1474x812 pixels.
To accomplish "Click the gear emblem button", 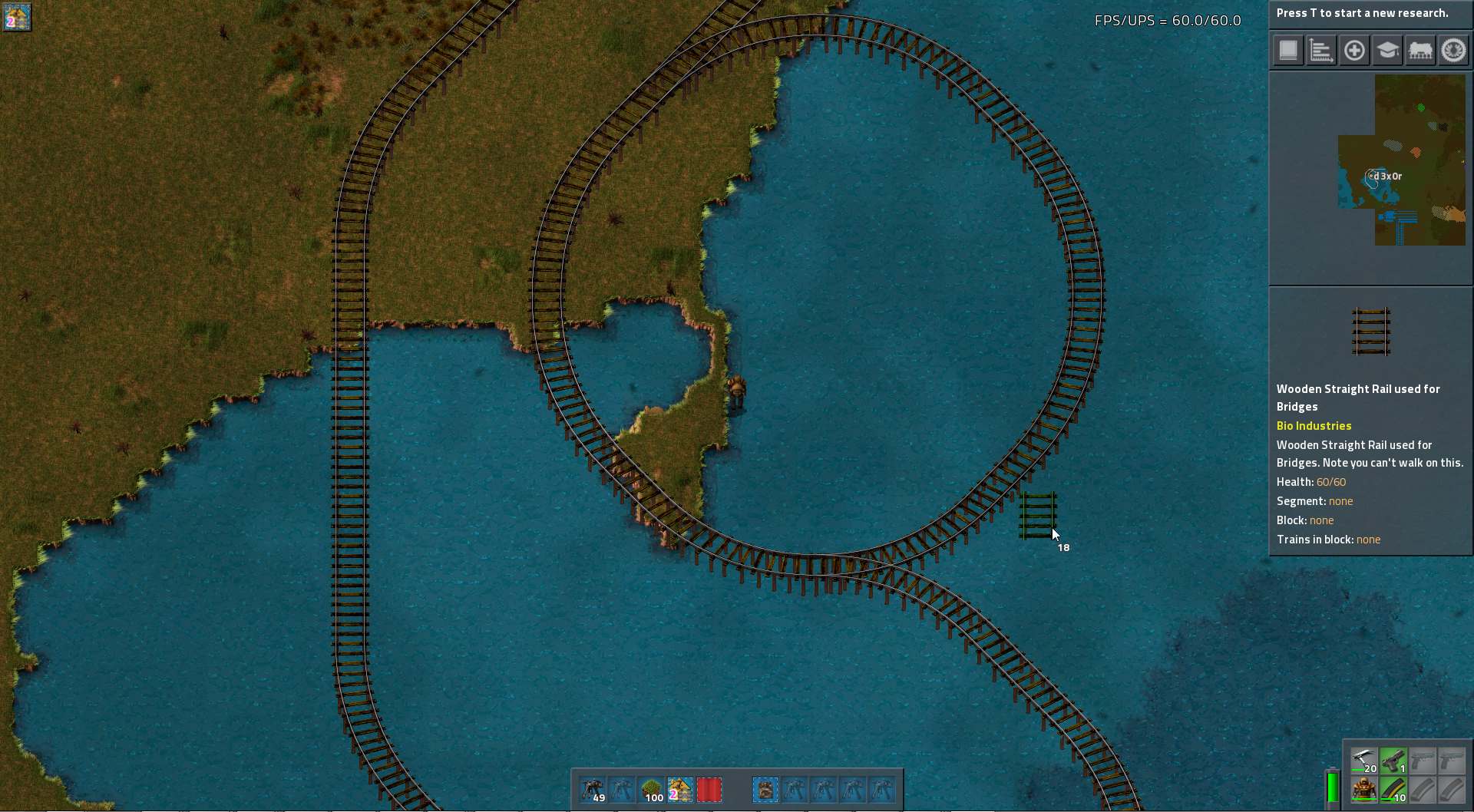I will coord(1453,51).
